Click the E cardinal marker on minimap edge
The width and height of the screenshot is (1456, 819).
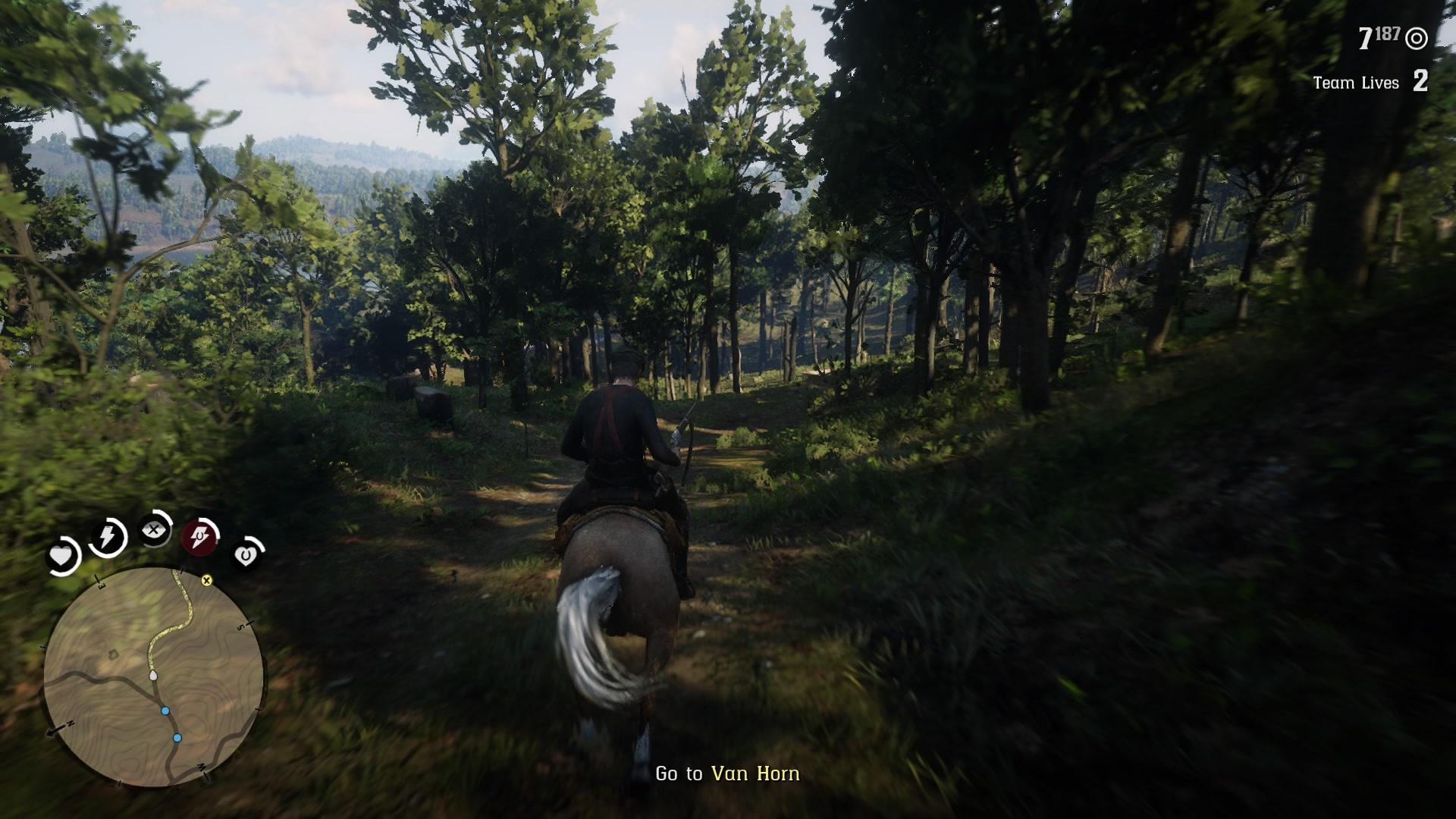click(101, 586)
